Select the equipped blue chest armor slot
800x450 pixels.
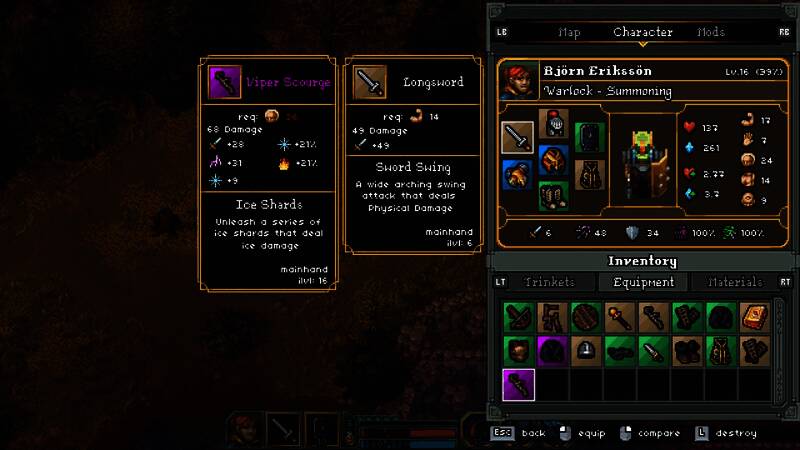pyautogui.click(x=553, y=160)
